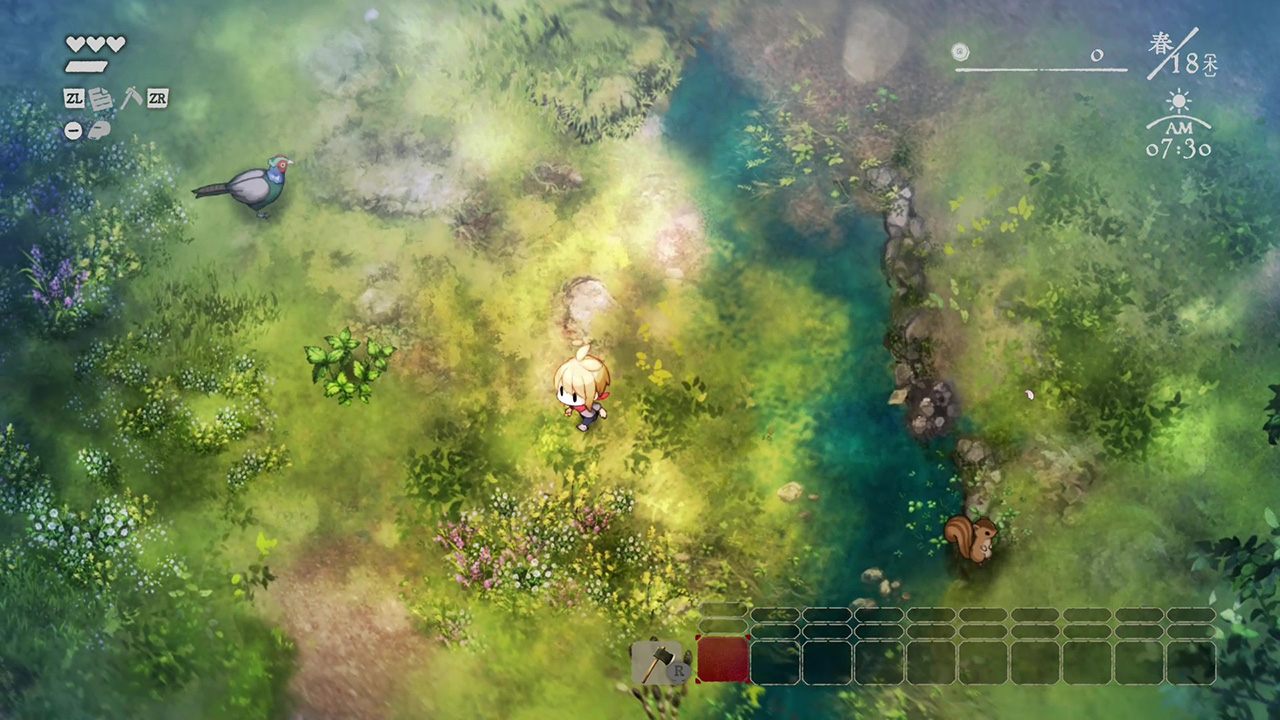
Task: Open the document notes icon
Action: click(x=101, y=99)
